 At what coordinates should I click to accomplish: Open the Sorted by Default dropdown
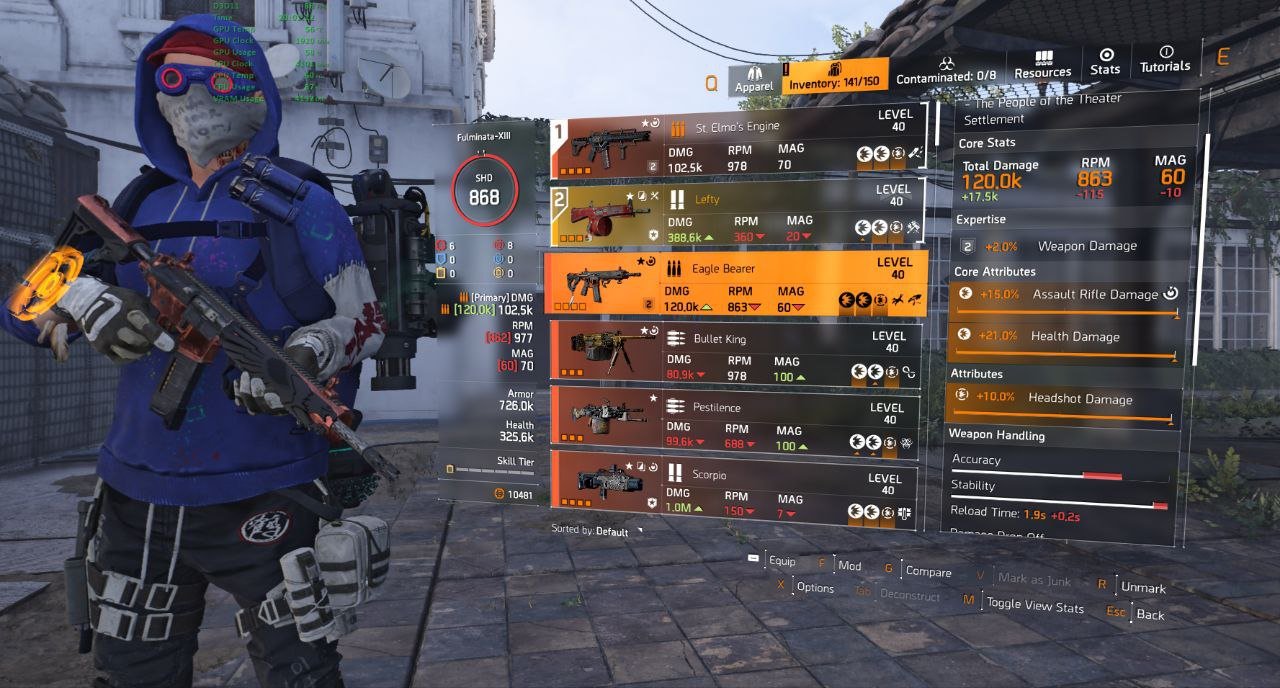[597, 531]
